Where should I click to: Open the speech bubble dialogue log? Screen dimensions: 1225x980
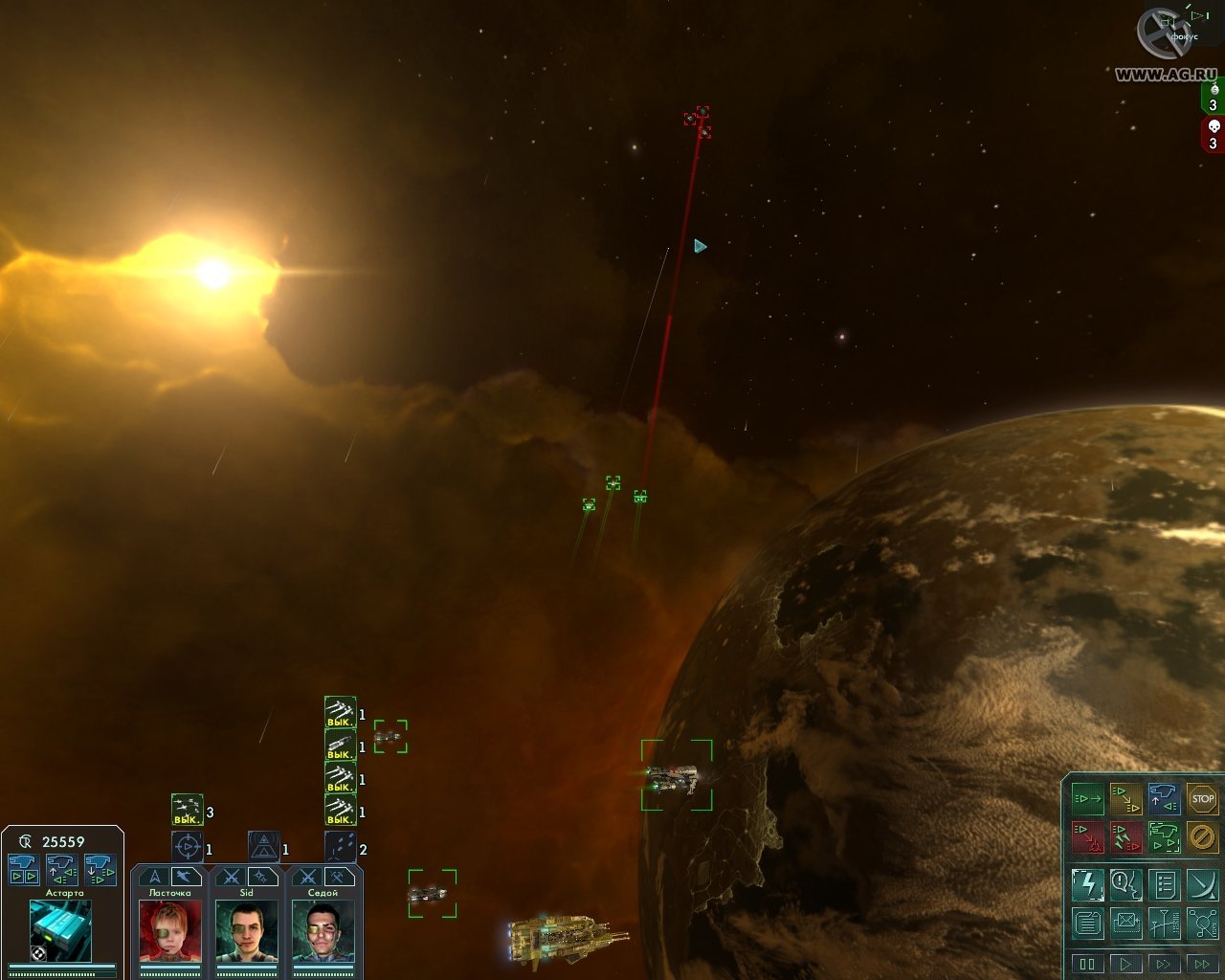coord(1125,884)
